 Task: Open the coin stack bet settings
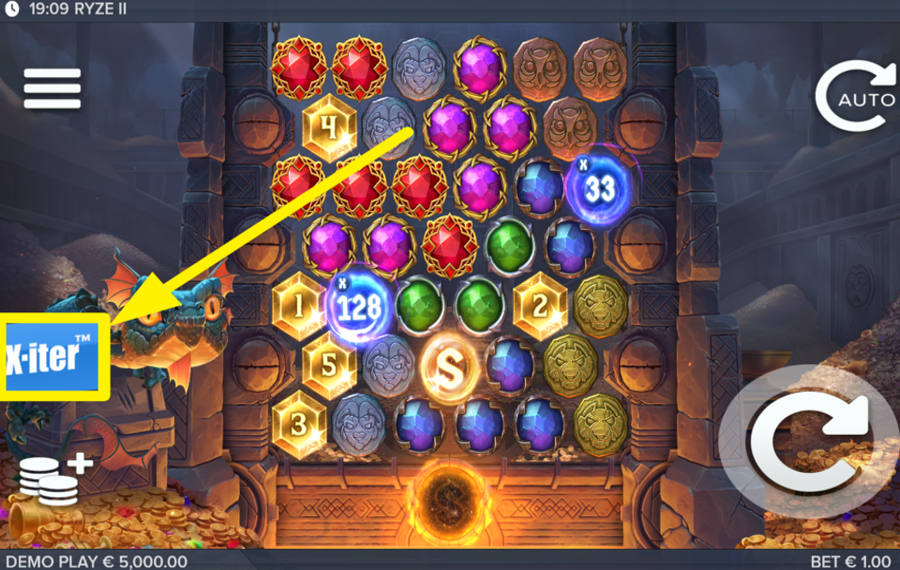click(x=54, y=479)
